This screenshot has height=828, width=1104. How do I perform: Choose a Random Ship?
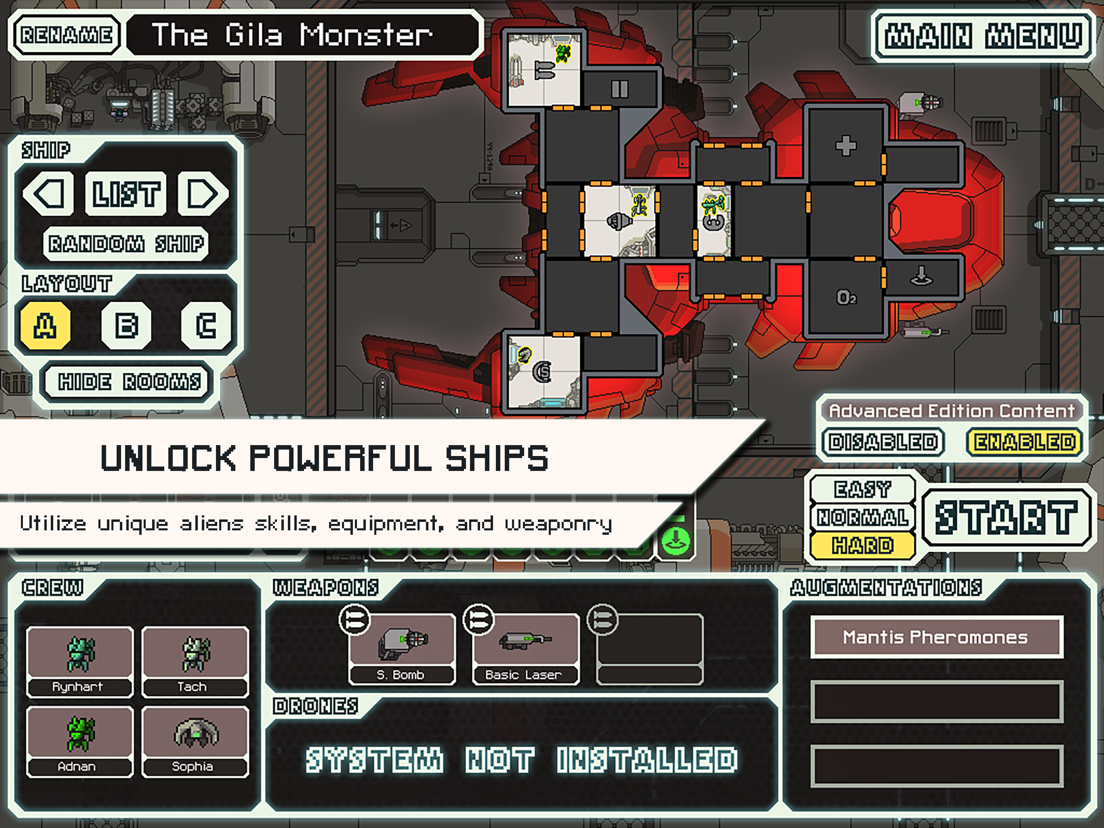coord(126,243)
